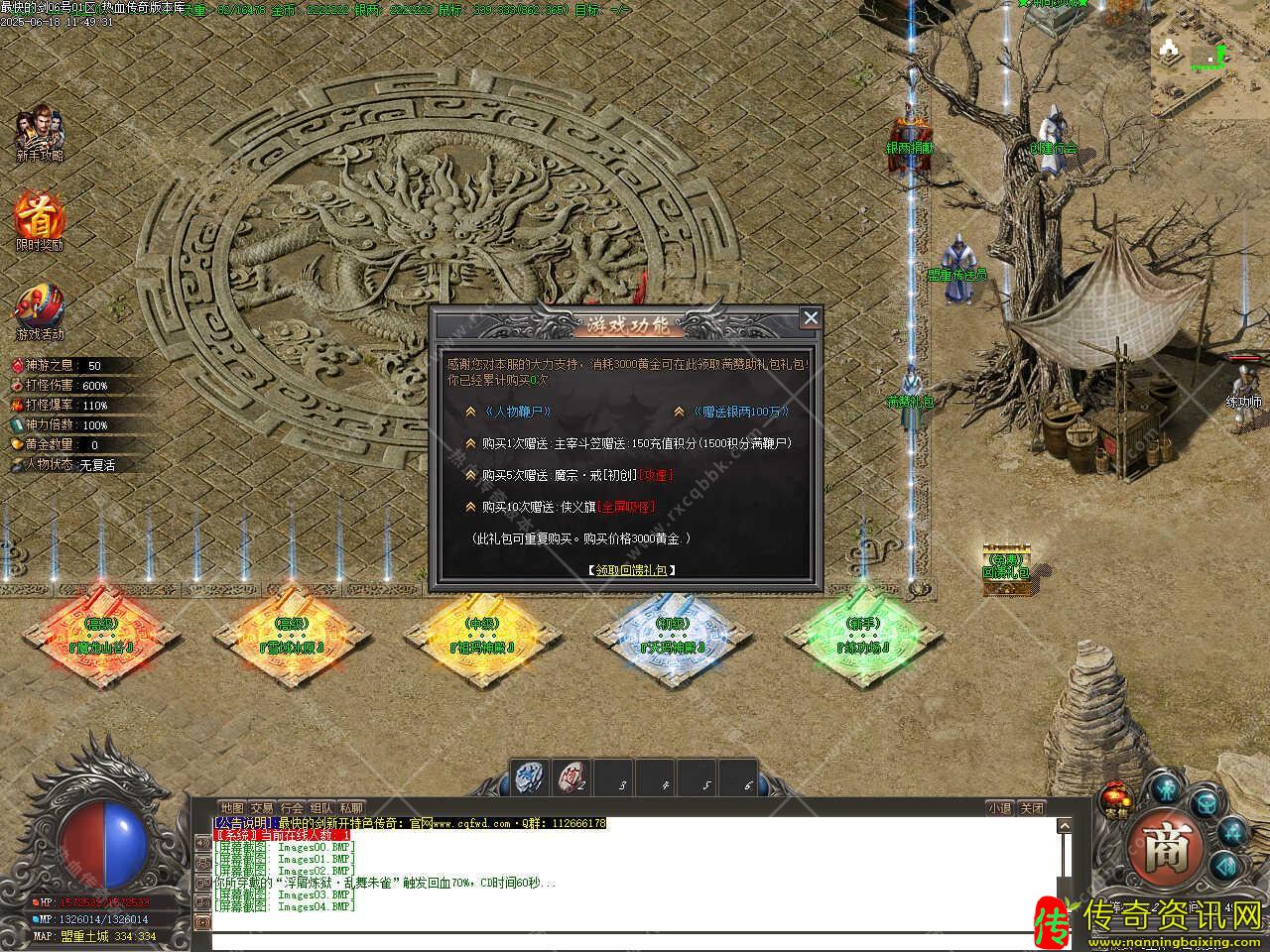
Task: Select the 组队 team chat tab
Action: [321, 808]
